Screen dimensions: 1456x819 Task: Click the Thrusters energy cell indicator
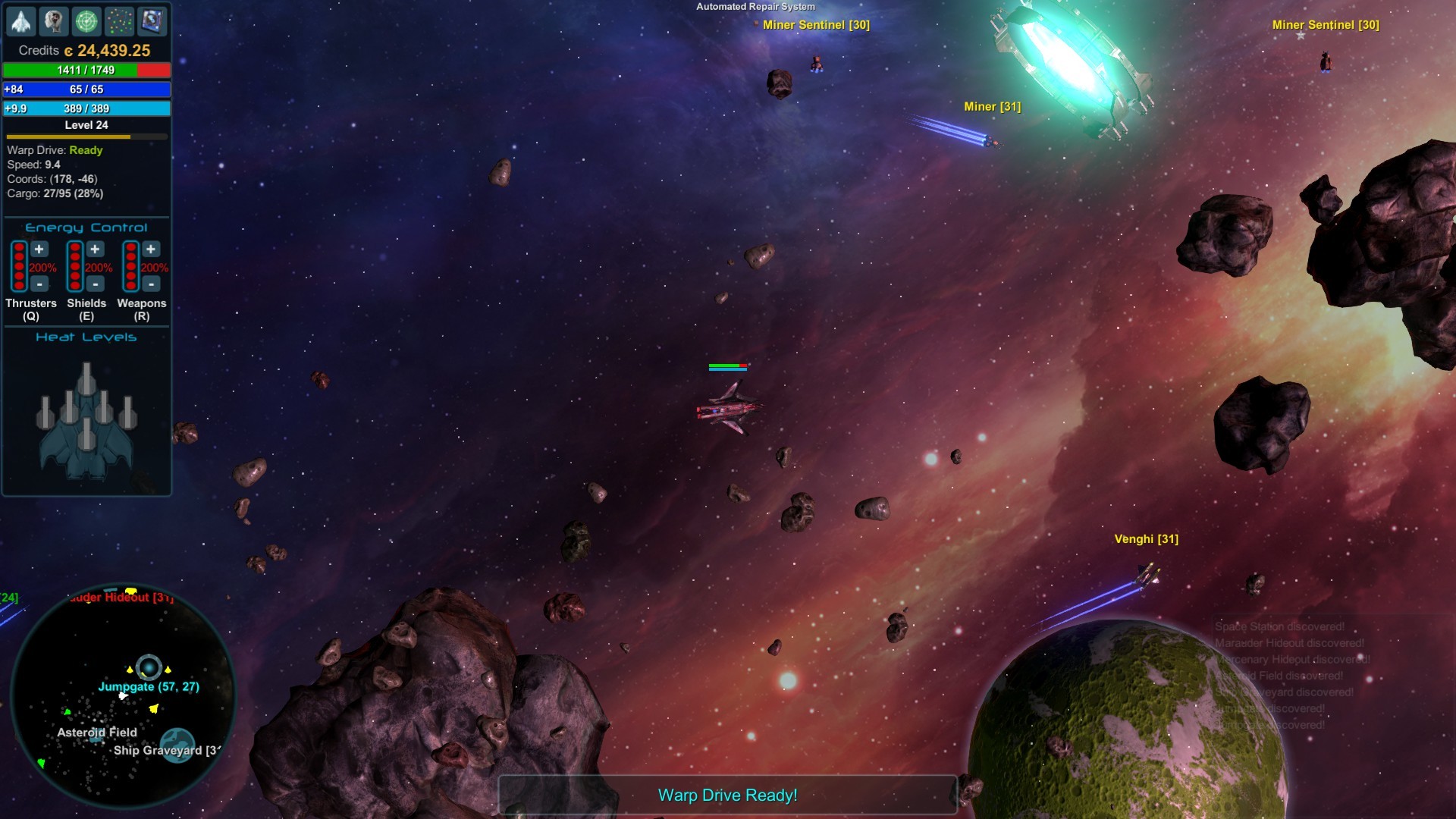point(19,265)
